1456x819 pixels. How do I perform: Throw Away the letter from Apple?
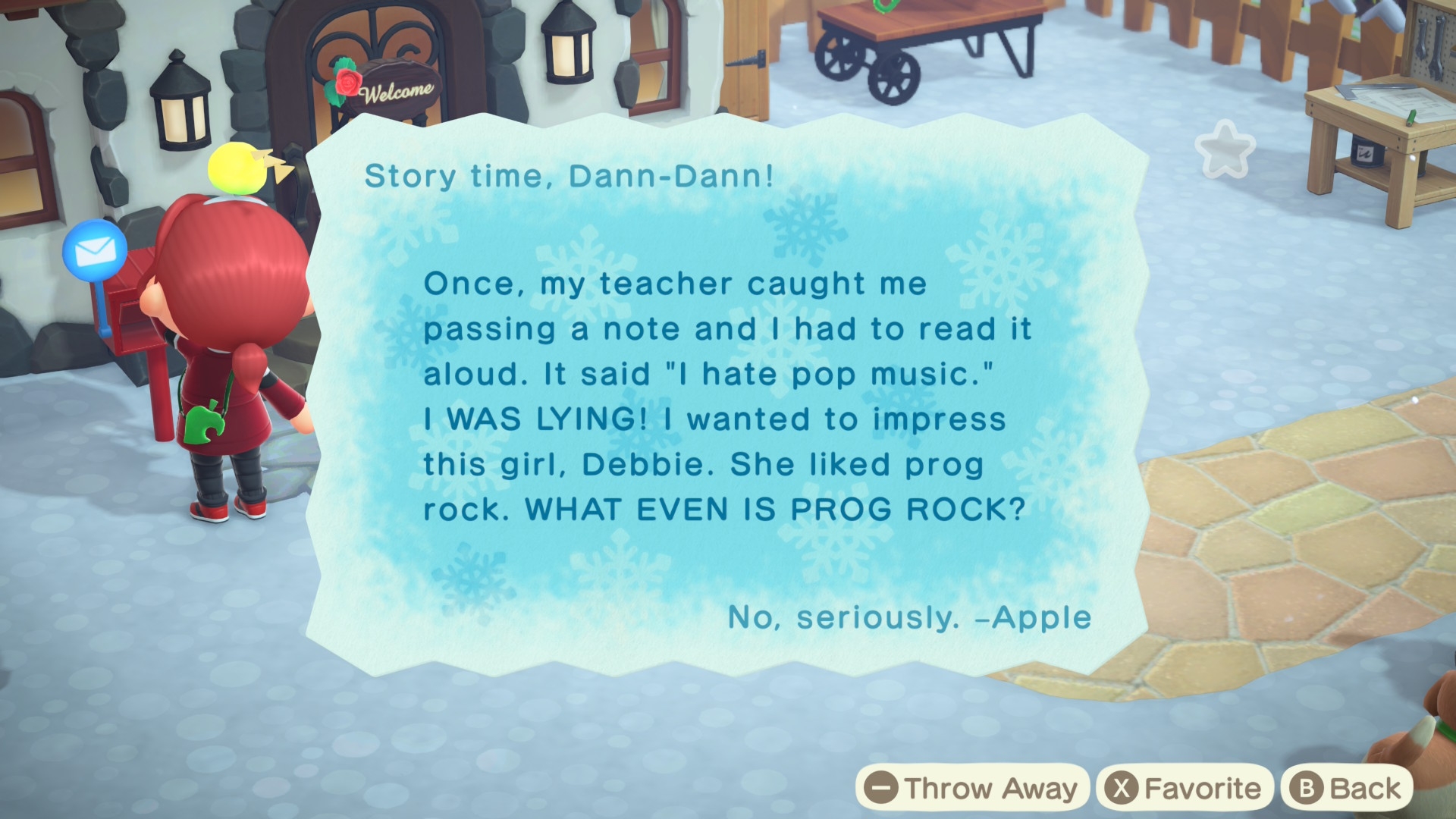click(972, 789)
